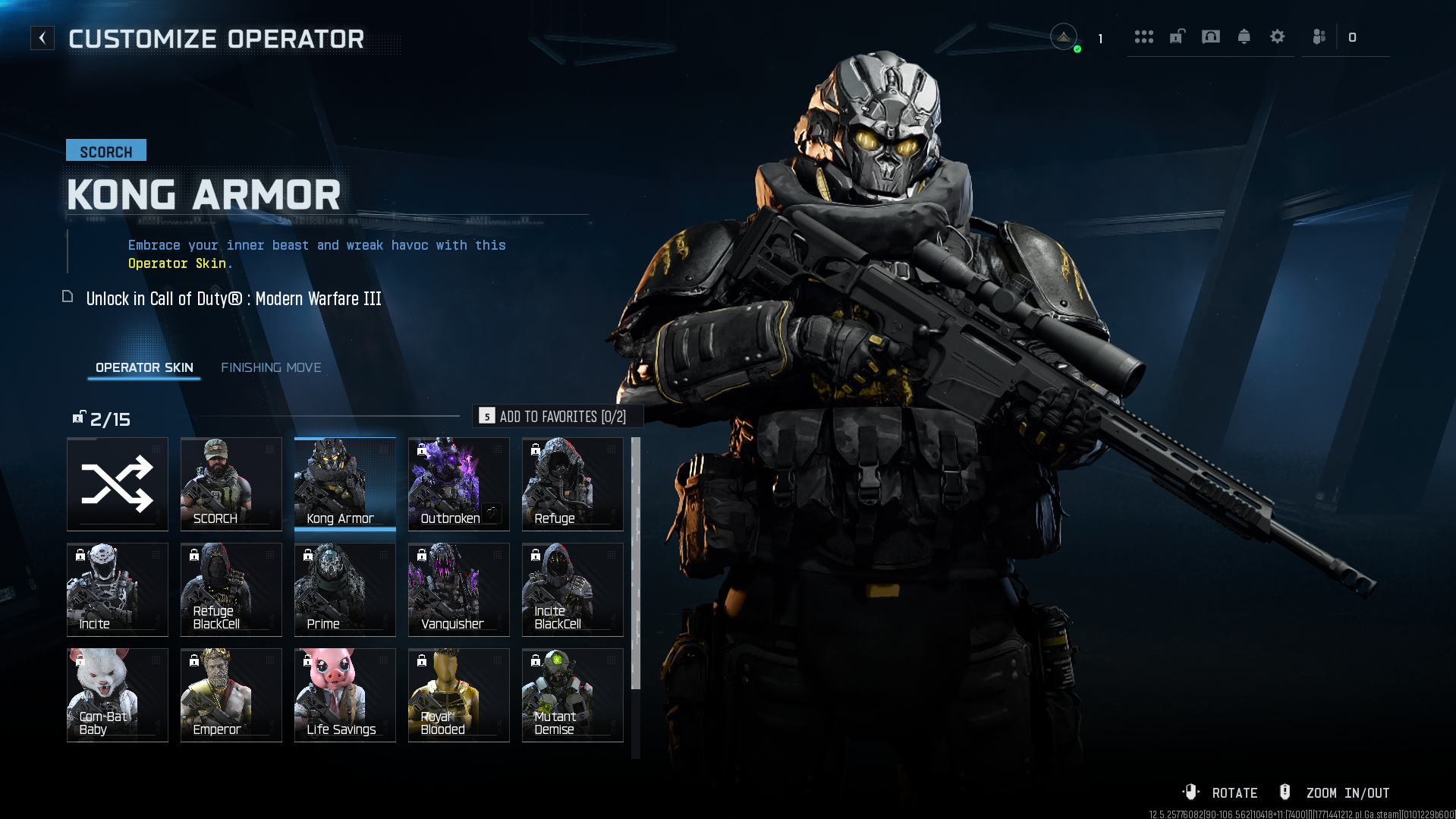The width and height of the screenshot is (1456, 819).
Task: Select the default SCORCH skin
Action: (x=231, y=484)
